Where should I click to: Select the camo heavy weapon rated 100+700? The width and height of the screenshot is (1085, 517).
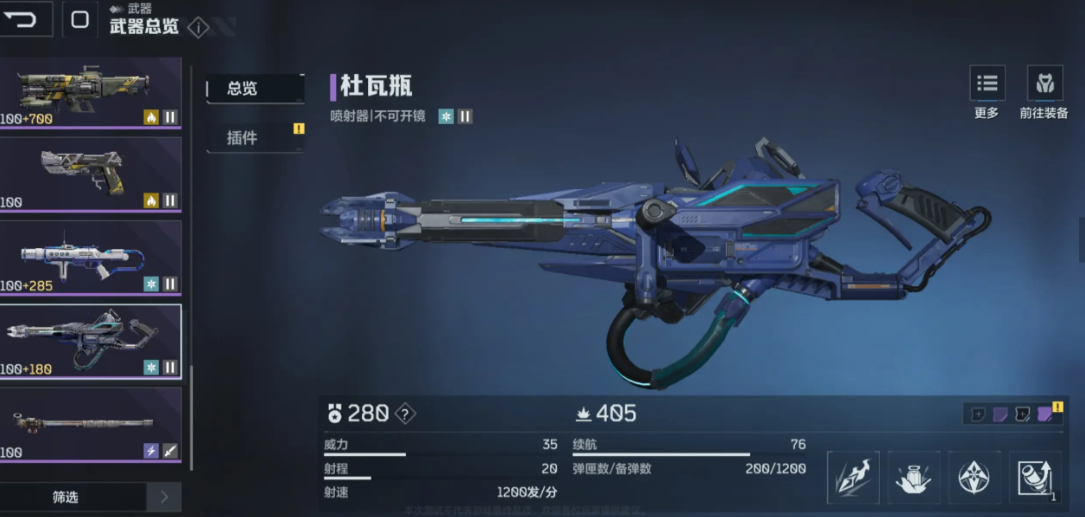[90, 92]
